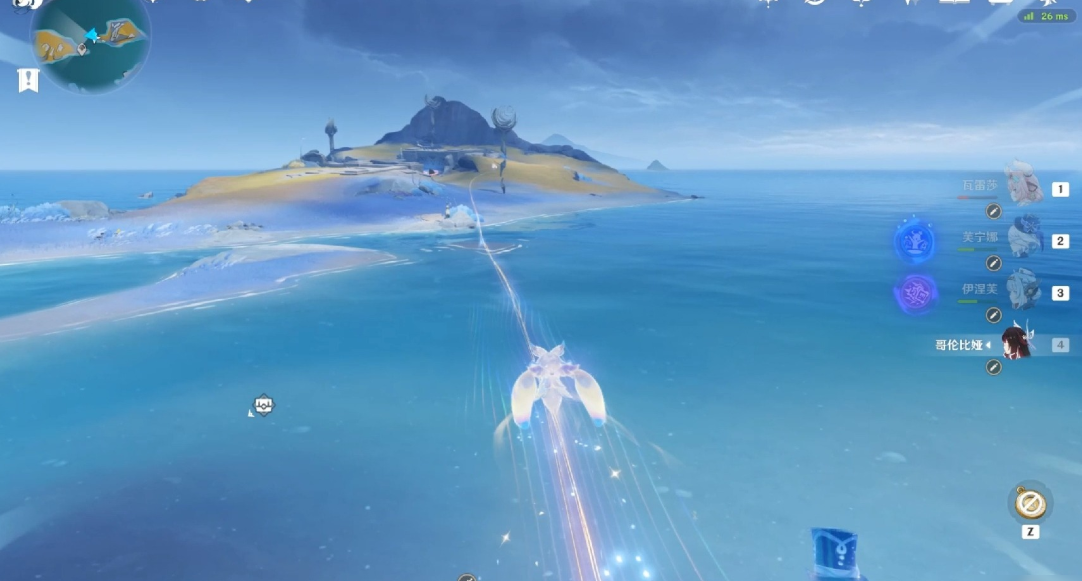Switch to party member 伊涅芙
The width and height of the screenshot is (1082, 581).
click(1022, 291)
